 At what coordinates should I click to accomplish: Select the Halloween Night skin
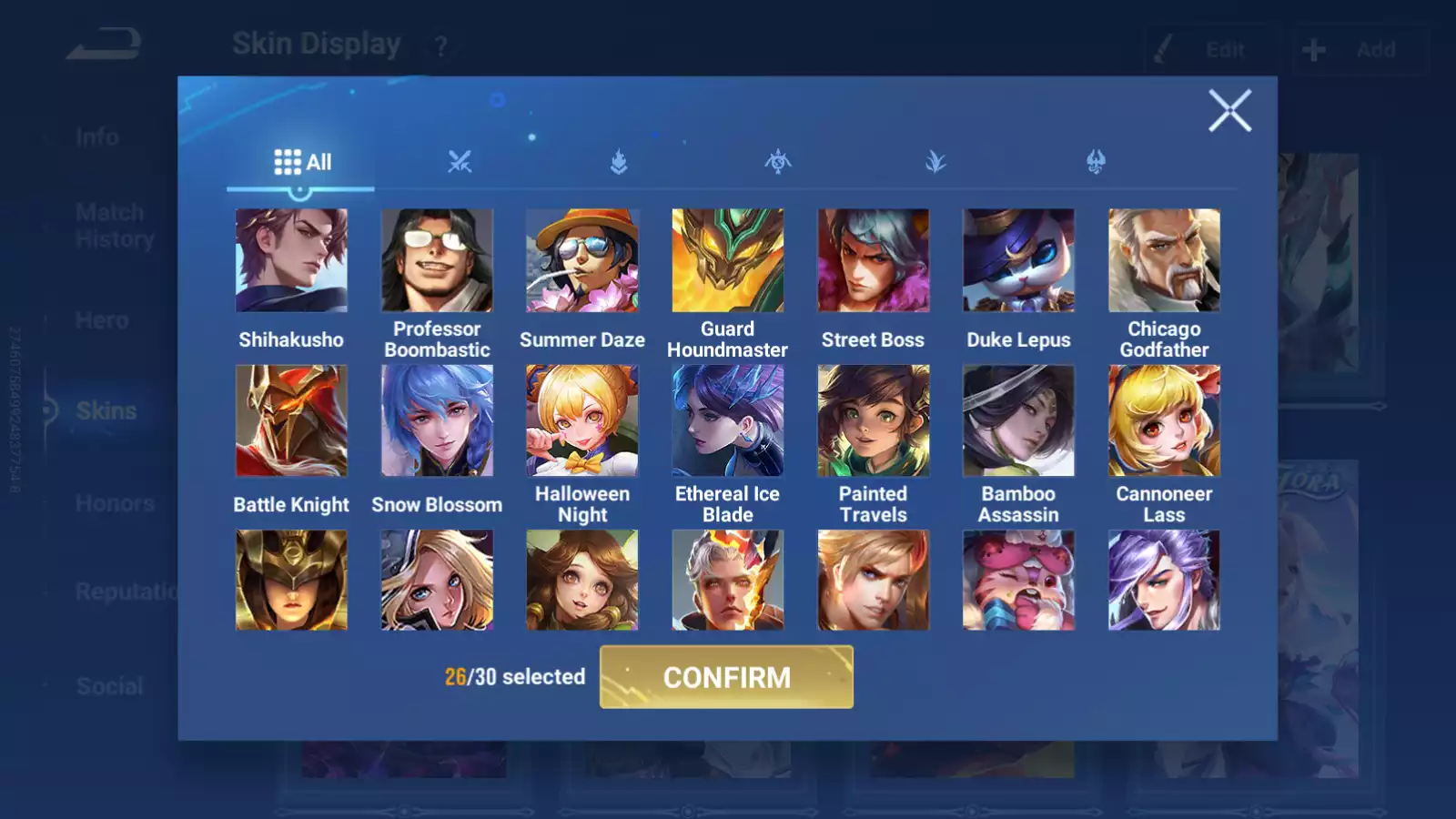pyautogui.click(x=582, y=420)
